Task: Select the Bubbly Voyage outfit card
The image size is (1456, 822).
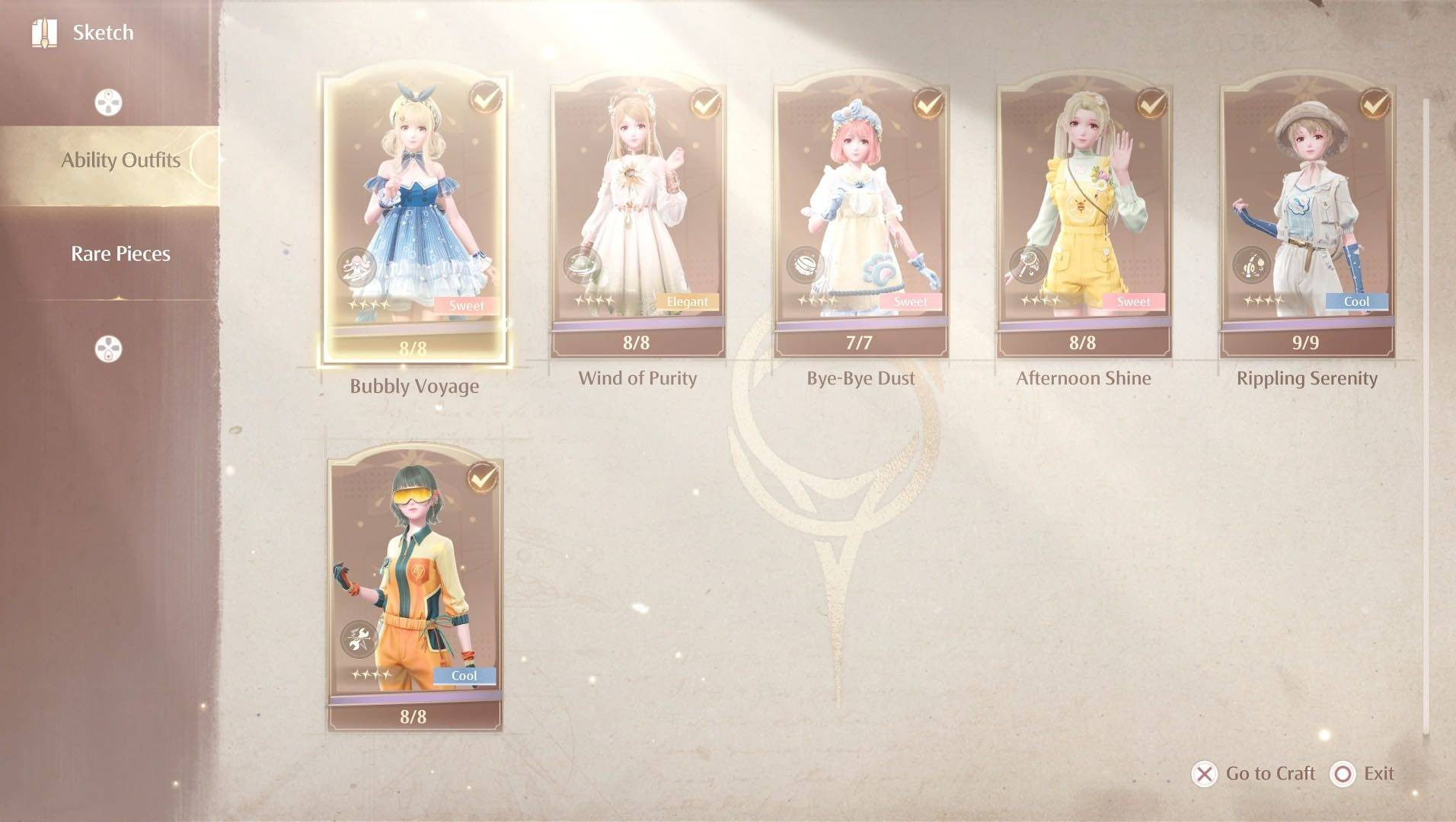Action: click(414, 221)
